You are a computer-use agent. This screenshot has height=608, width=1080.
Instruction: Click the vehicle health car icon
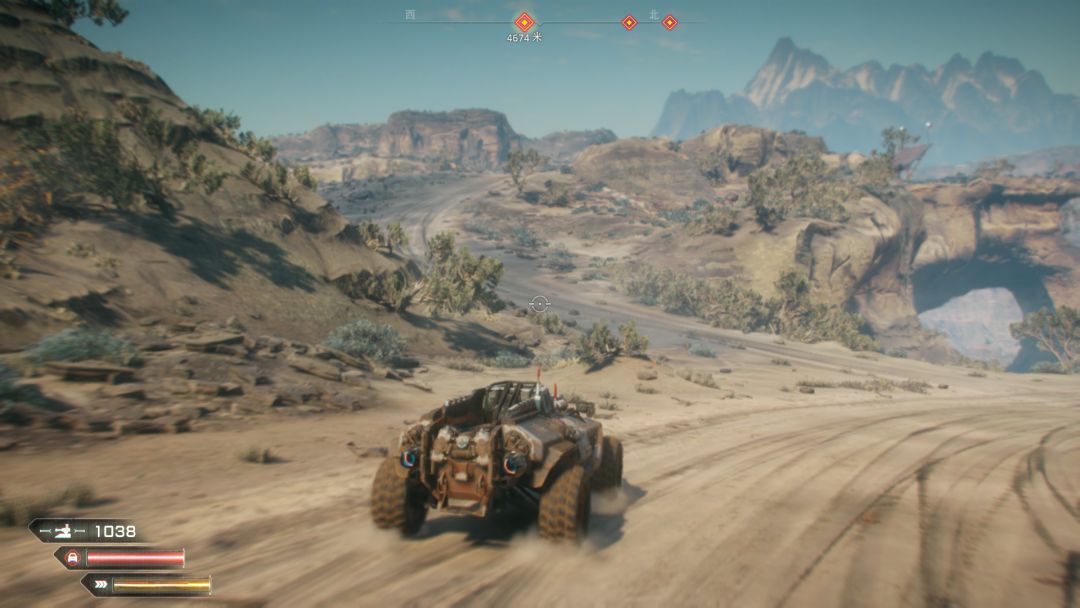point(74,558)
